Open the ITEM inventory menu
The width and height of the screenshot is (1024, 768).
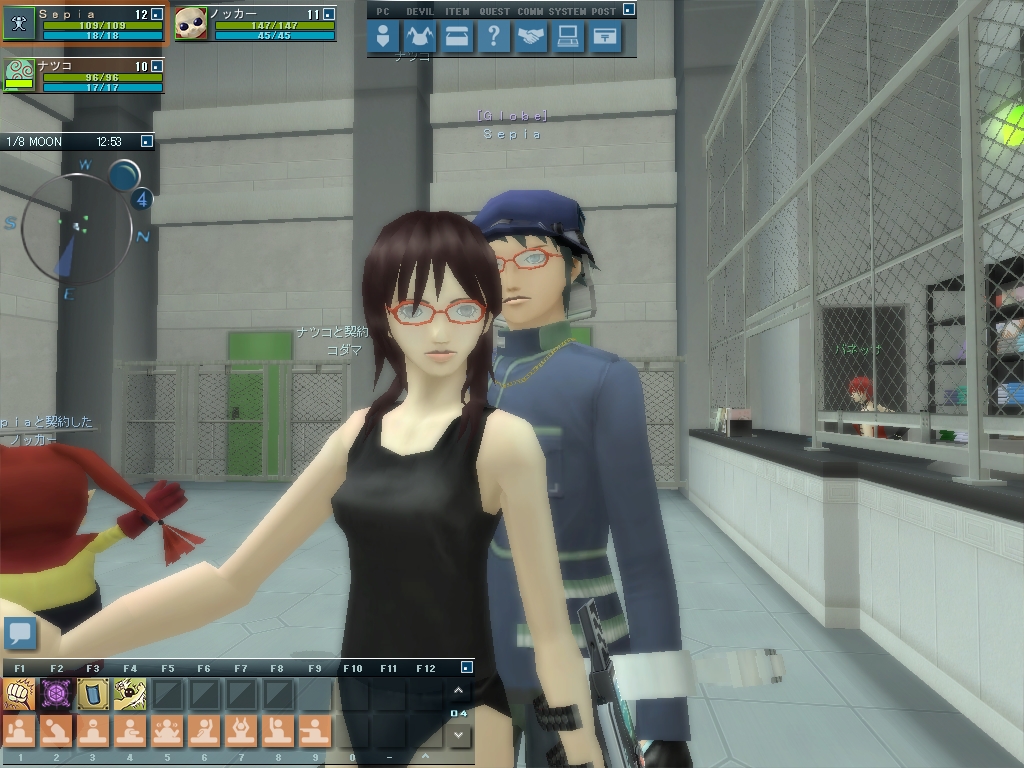click(457, 38)
